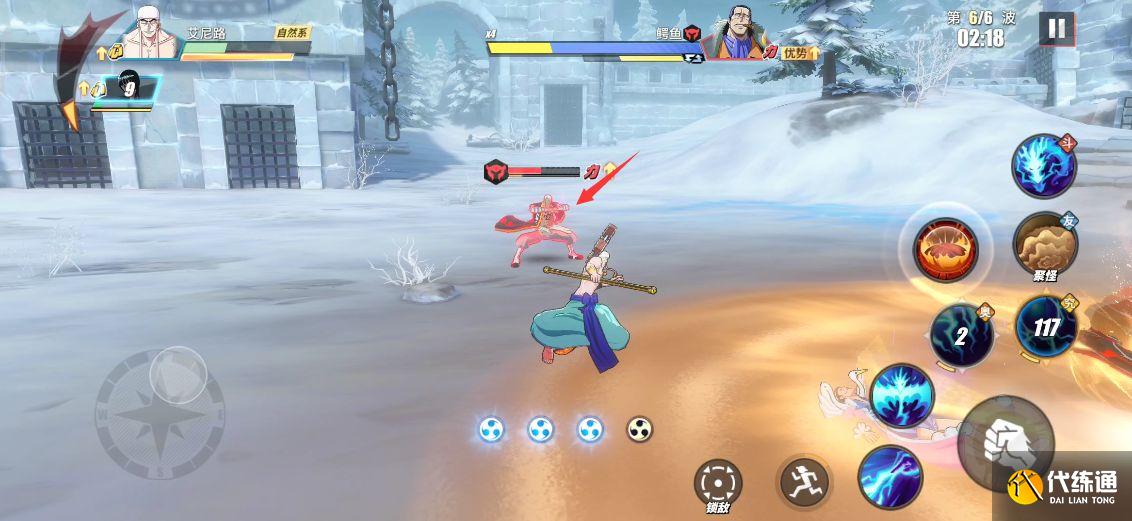
Task: Select the lightning skill showing 2
Action: pyautogui.click(x=961, y=335)
